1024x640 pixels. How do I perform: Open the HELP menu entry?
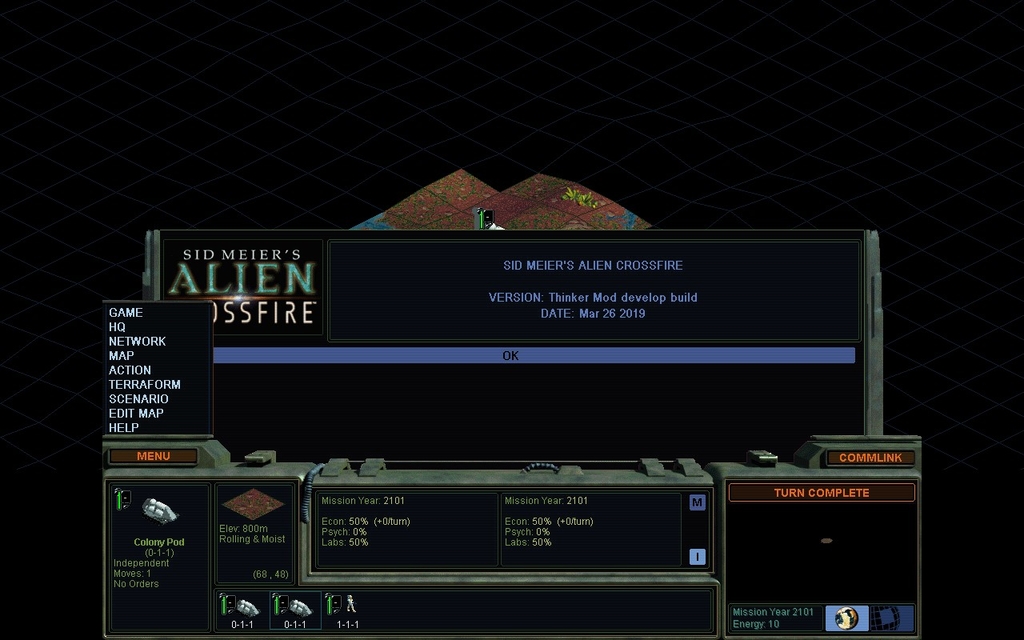(124, 428)
